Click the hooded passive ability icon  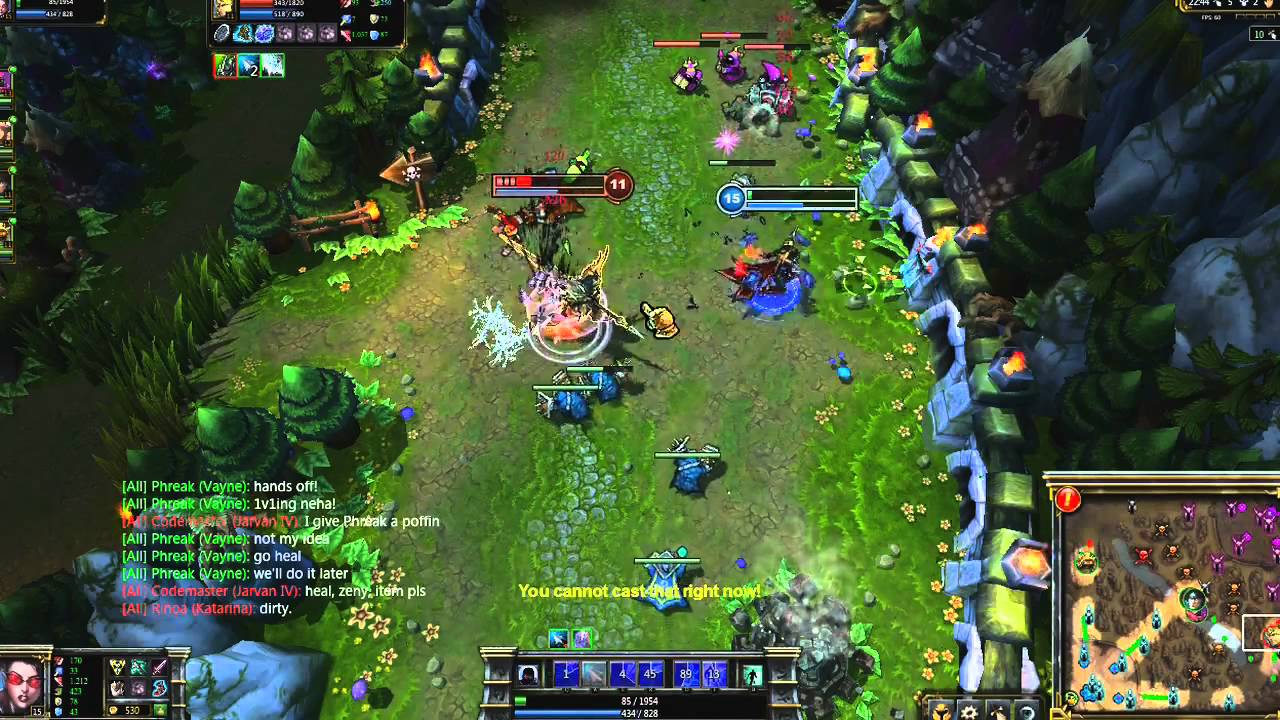coord(528,675)
